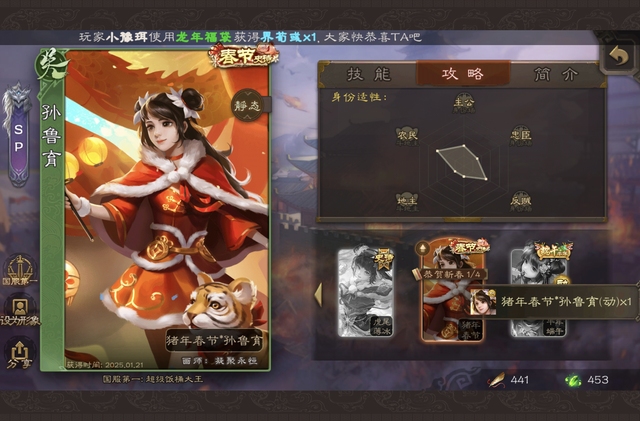Screen dimensions: 640x421
Task: Share this skin via 分享 button
Action: tap(21, 353)
